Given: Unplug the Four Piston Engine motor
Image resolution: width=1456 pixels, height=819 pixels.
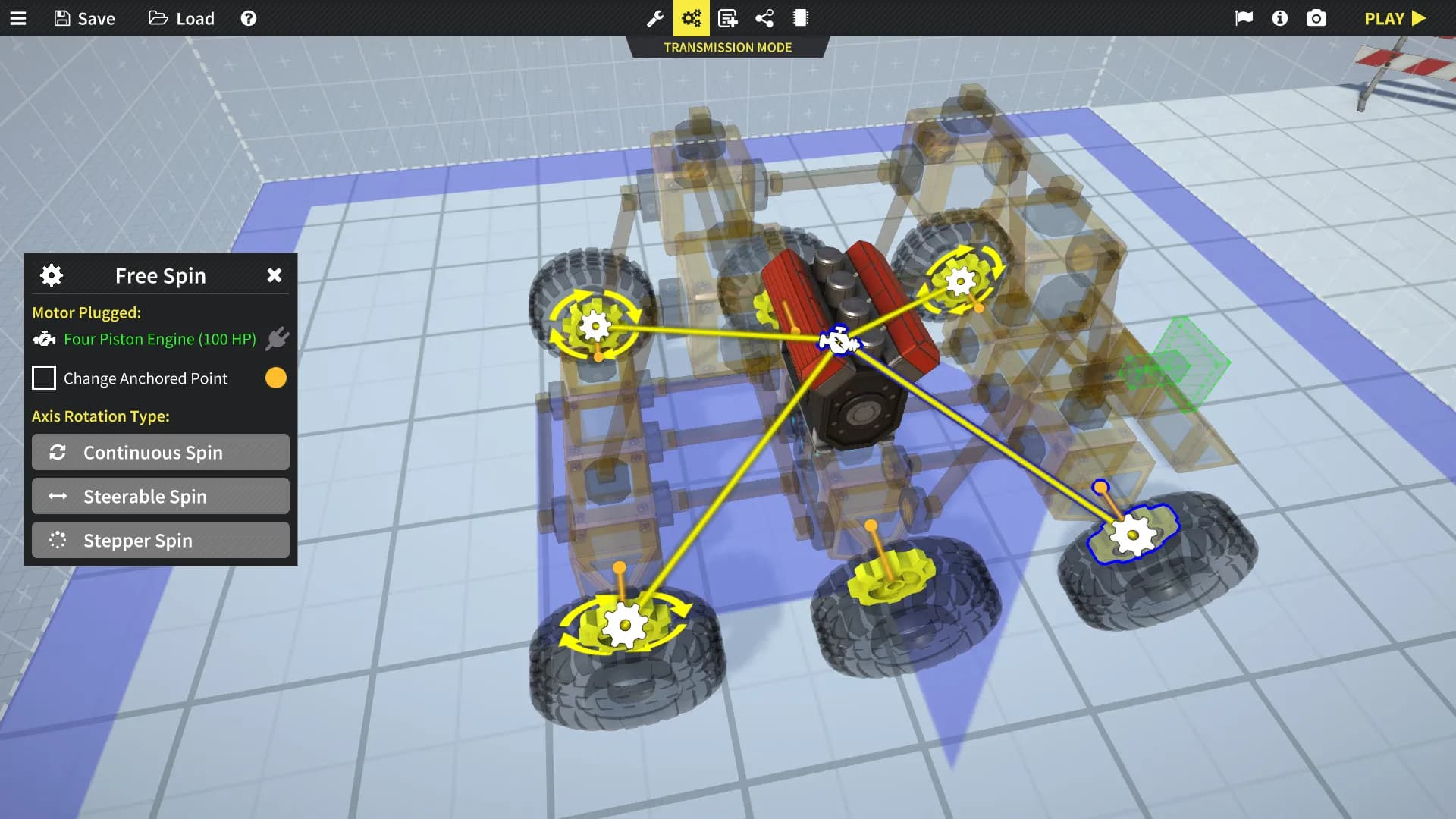Looking at the screenshot, I should coord(278,338).
